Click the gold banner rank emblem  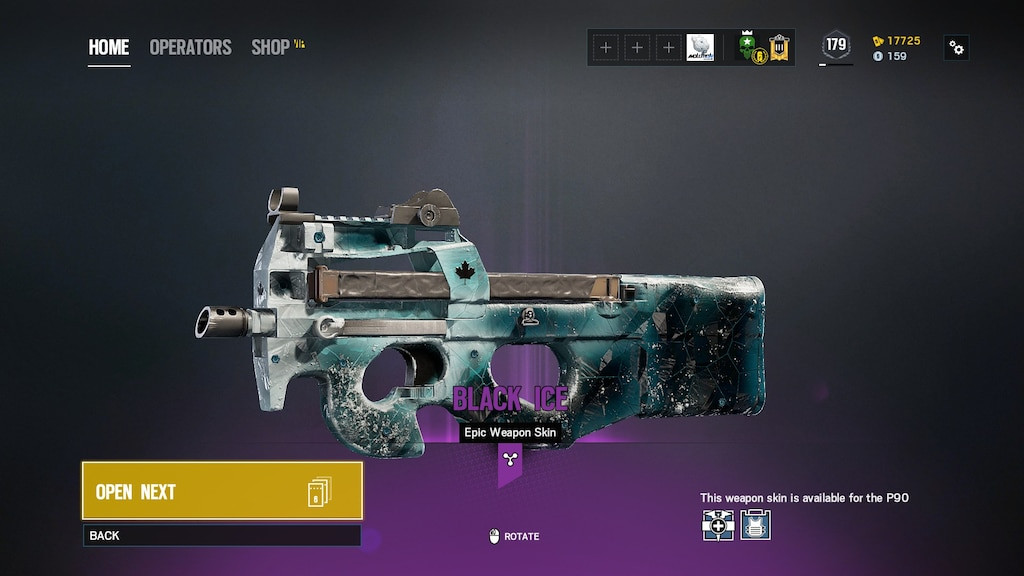(x=779, y=46)
